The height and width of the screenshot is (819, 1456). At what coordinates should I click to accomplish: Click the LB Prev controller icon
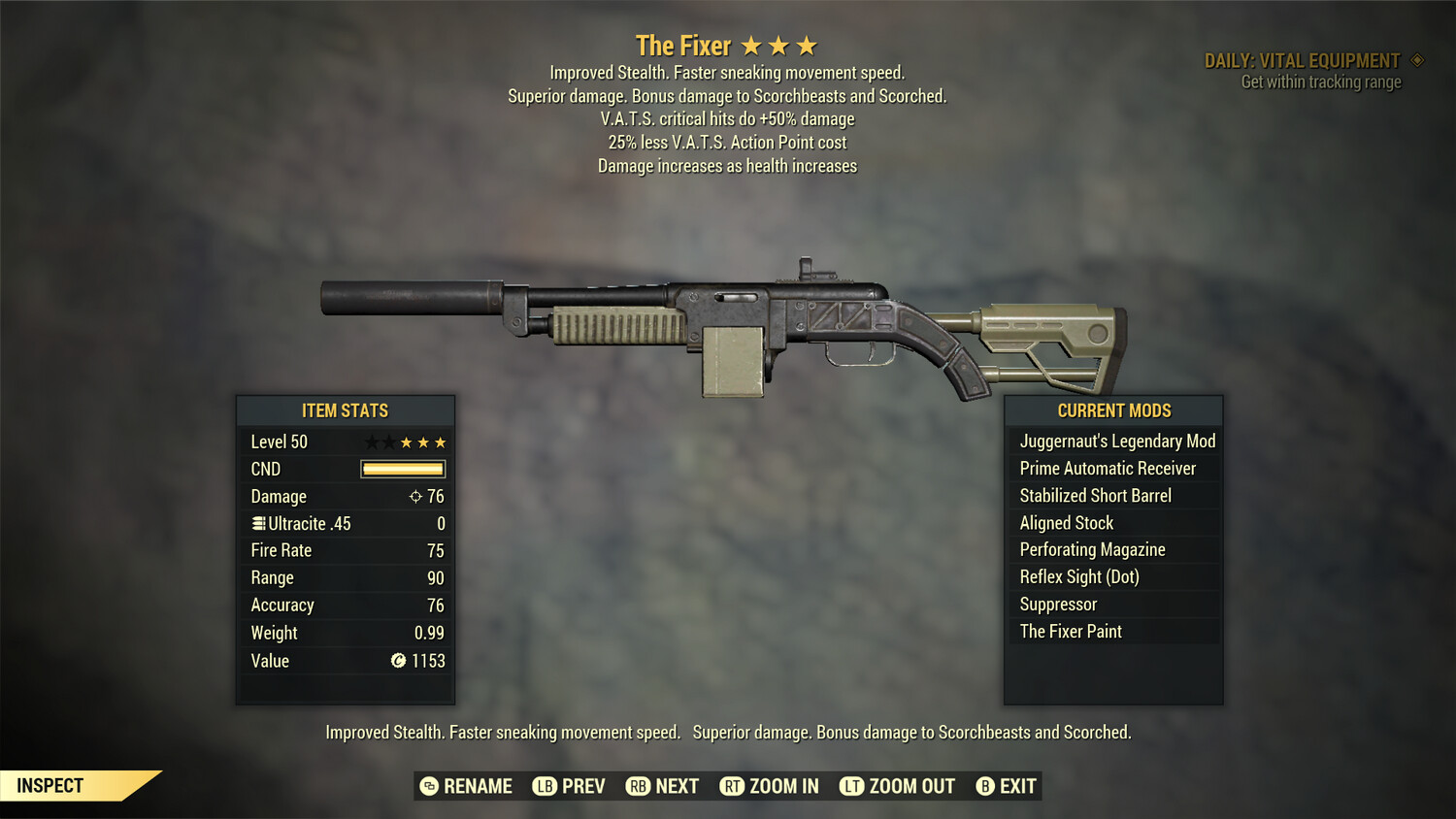pyautogui.click(x=546, y=786)
